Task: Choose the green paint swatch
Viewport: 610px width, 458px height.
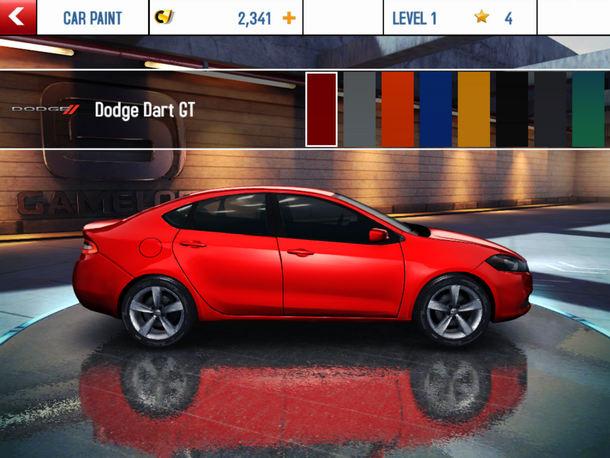Action: (x=588, y=110)
